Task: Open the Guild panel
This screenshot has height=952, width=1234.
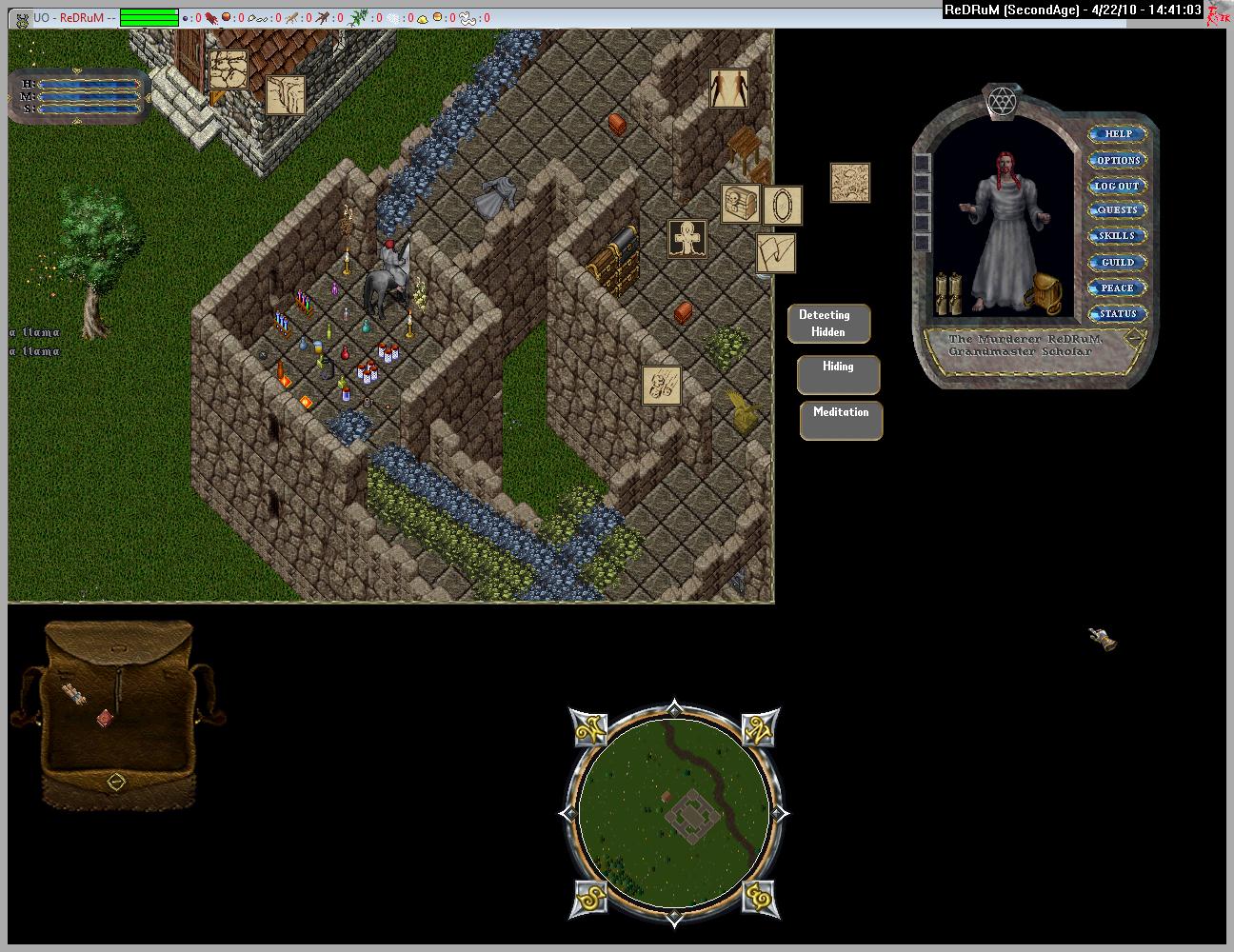Action: pyautogui.click(x=1117, y=262)
